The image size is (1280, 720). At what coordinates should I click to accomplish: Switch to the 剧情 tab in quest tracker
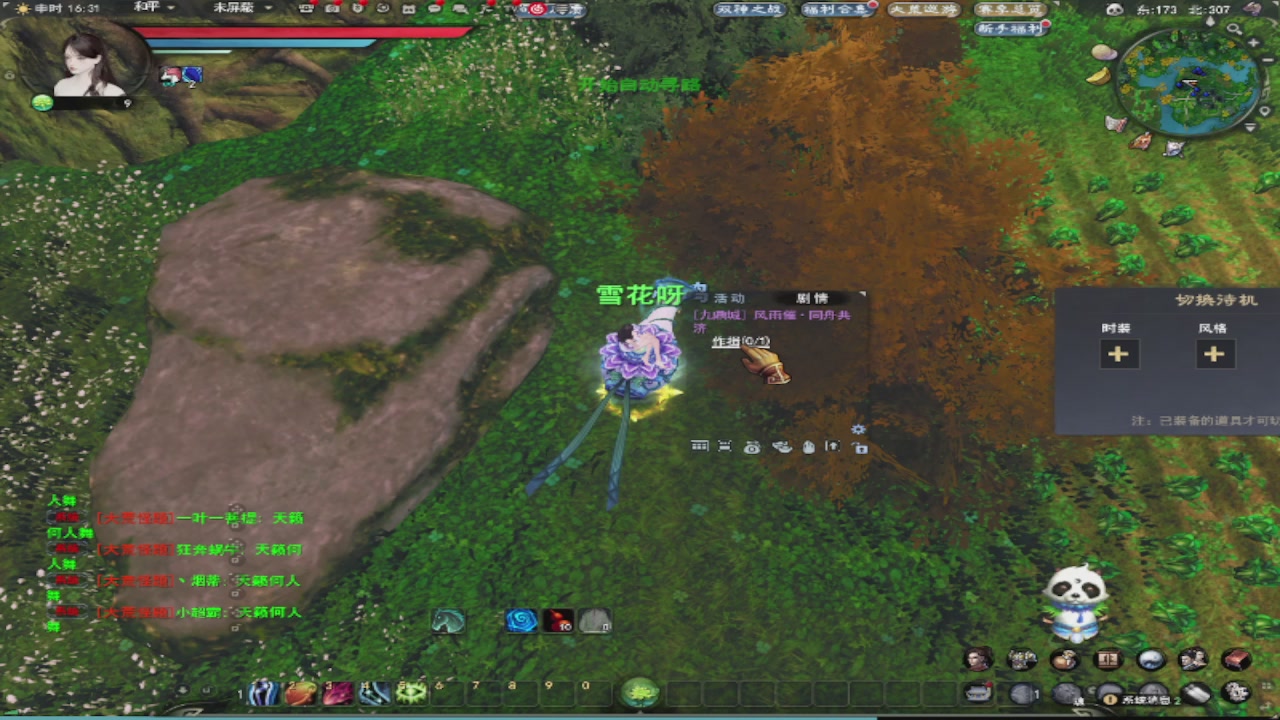point(812,298)
